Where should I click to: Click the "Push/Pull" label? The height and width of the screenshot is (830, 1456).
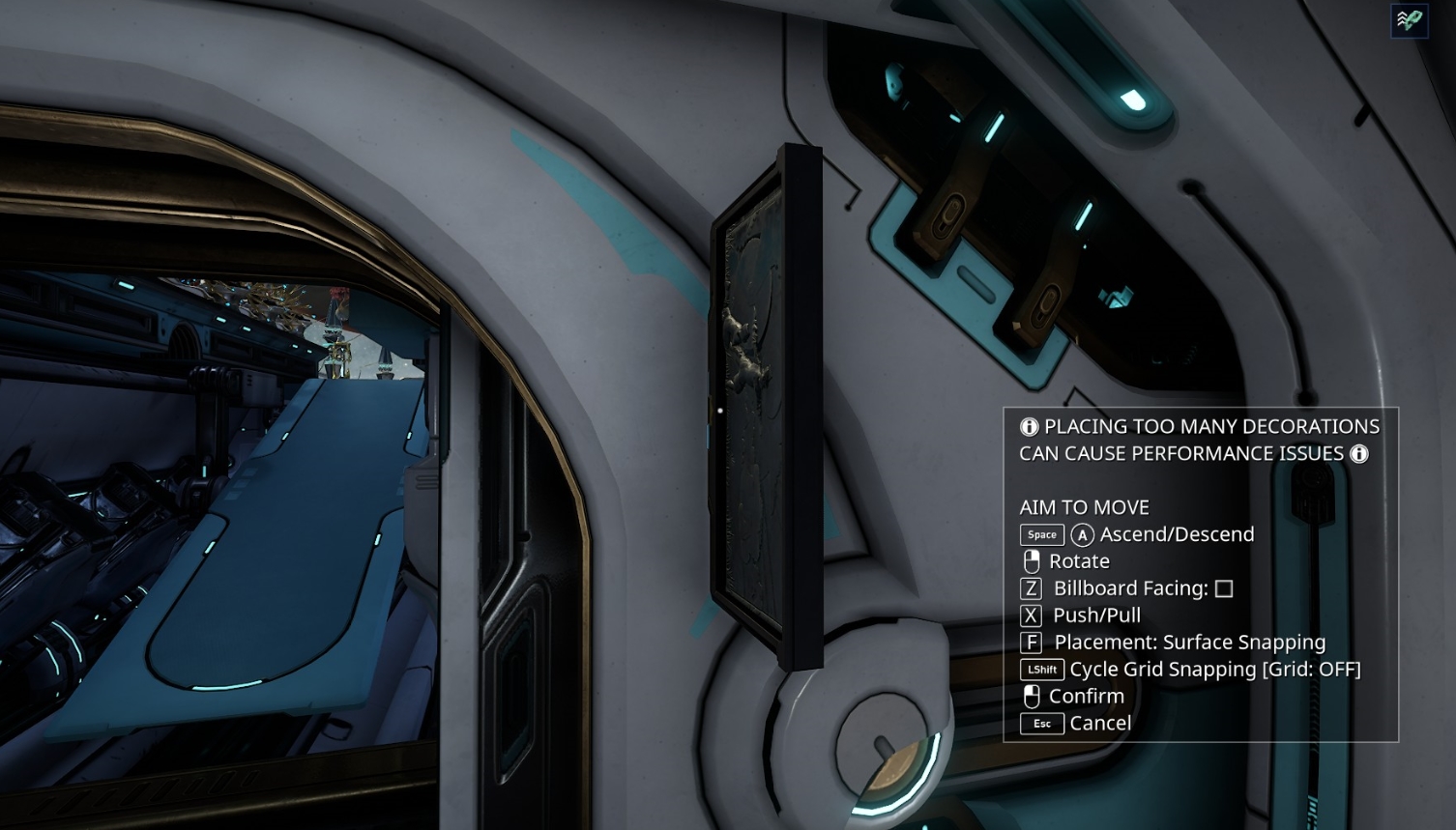[1096, 615]
